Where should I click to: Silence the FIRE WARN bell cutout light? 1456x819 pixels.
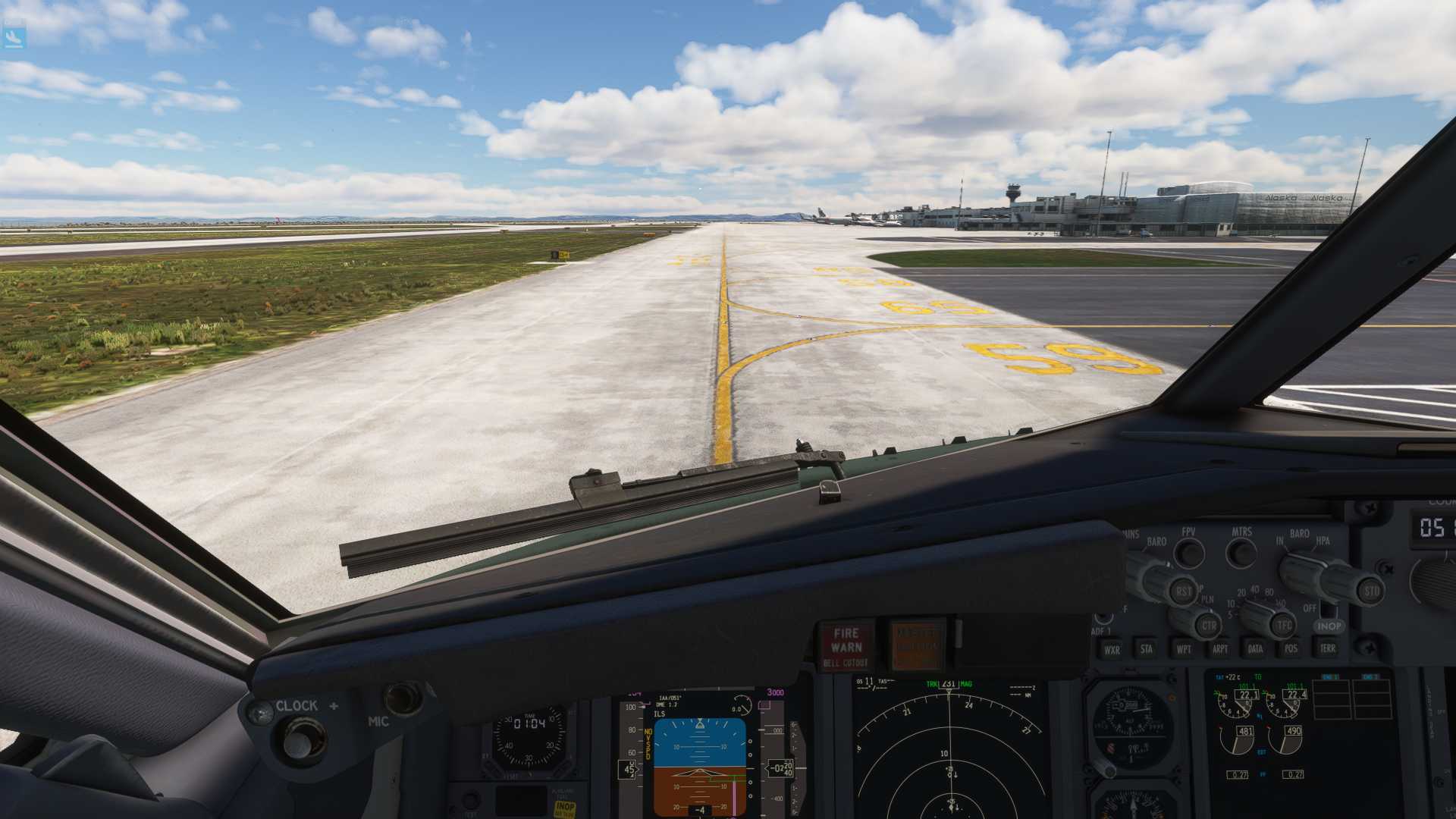pos(846,647)
